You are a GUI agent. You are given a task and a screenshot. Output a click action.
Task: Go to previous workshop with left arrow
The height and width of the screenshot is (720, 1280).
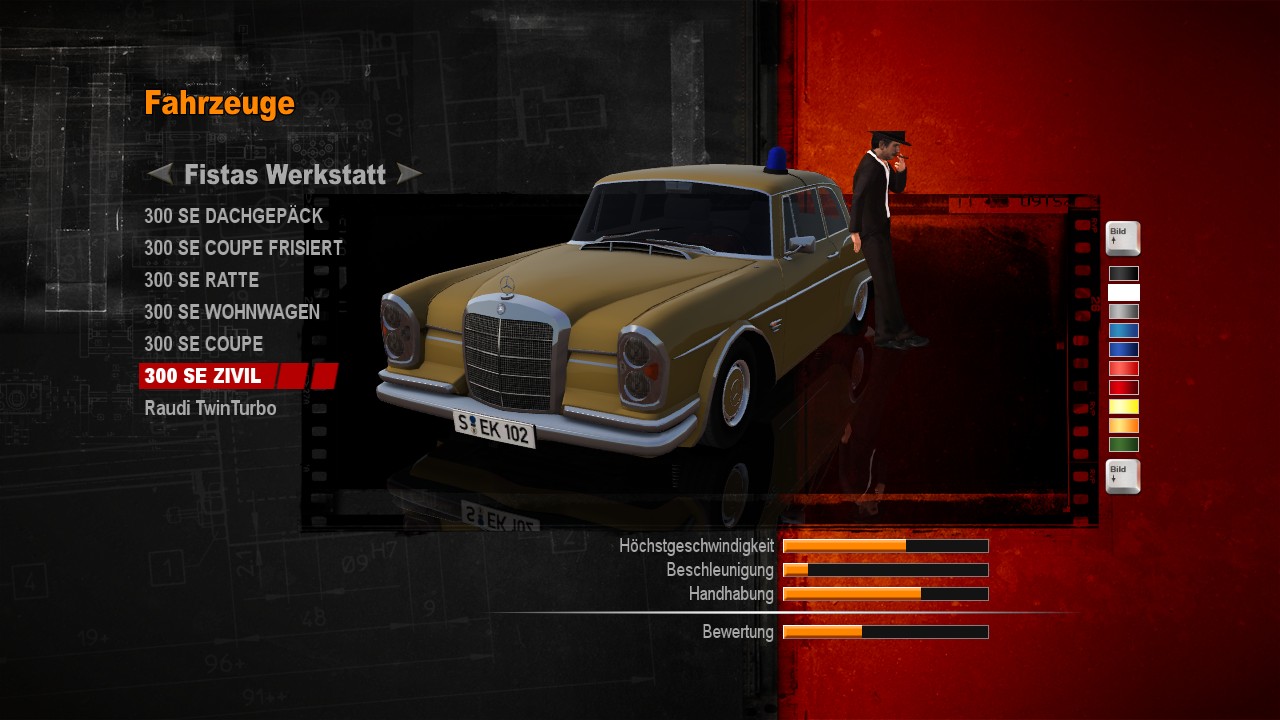pyautogui.click(x=159, y=174)
